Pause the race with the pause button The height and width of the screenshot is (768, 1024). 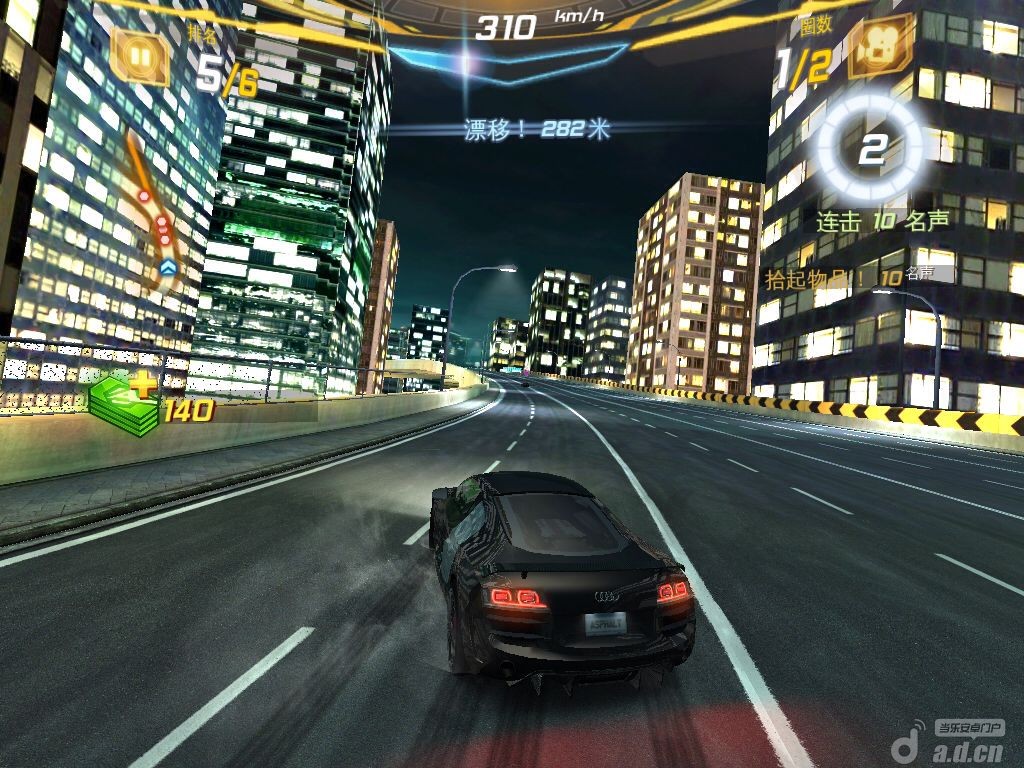click(x=141, y=56)
